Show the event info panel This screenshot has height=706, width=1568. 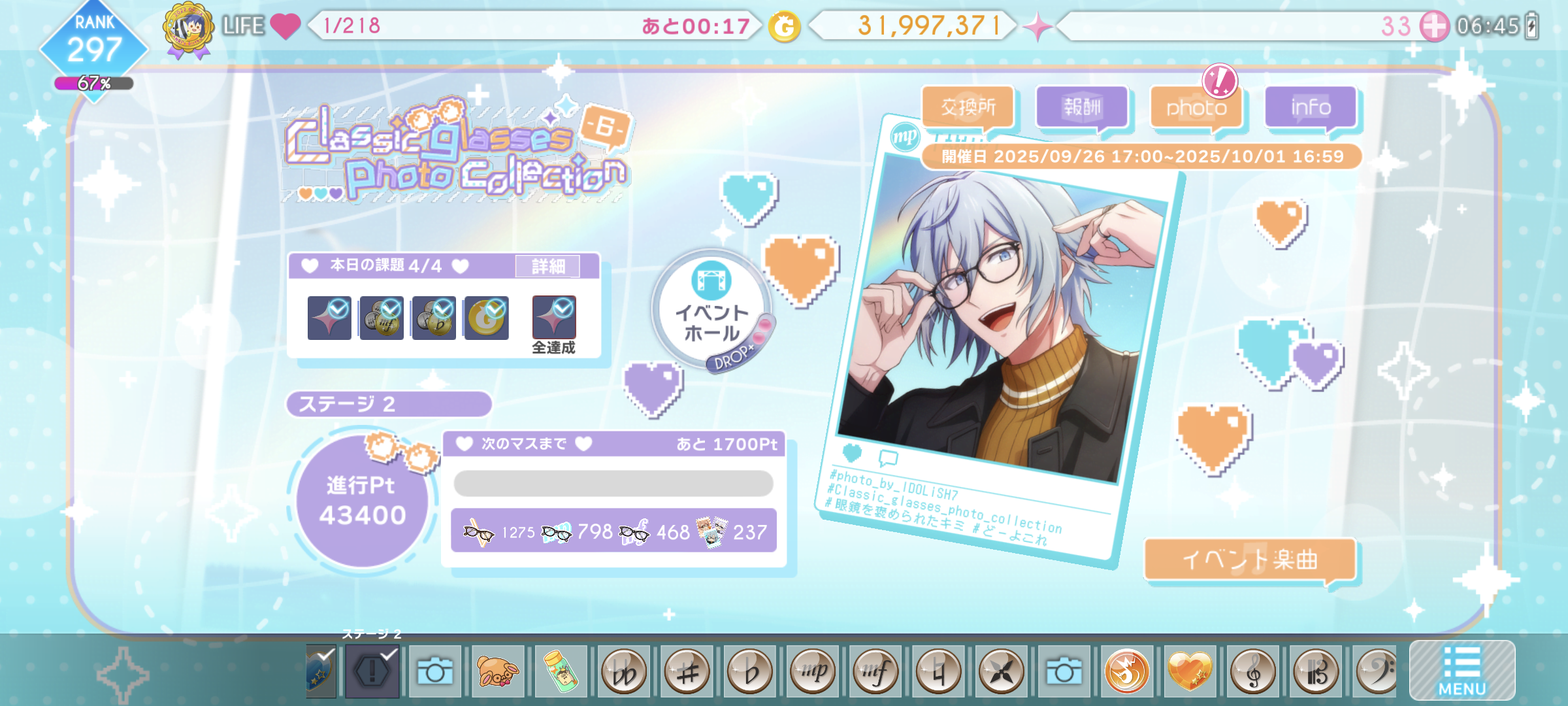[1311, 107]
